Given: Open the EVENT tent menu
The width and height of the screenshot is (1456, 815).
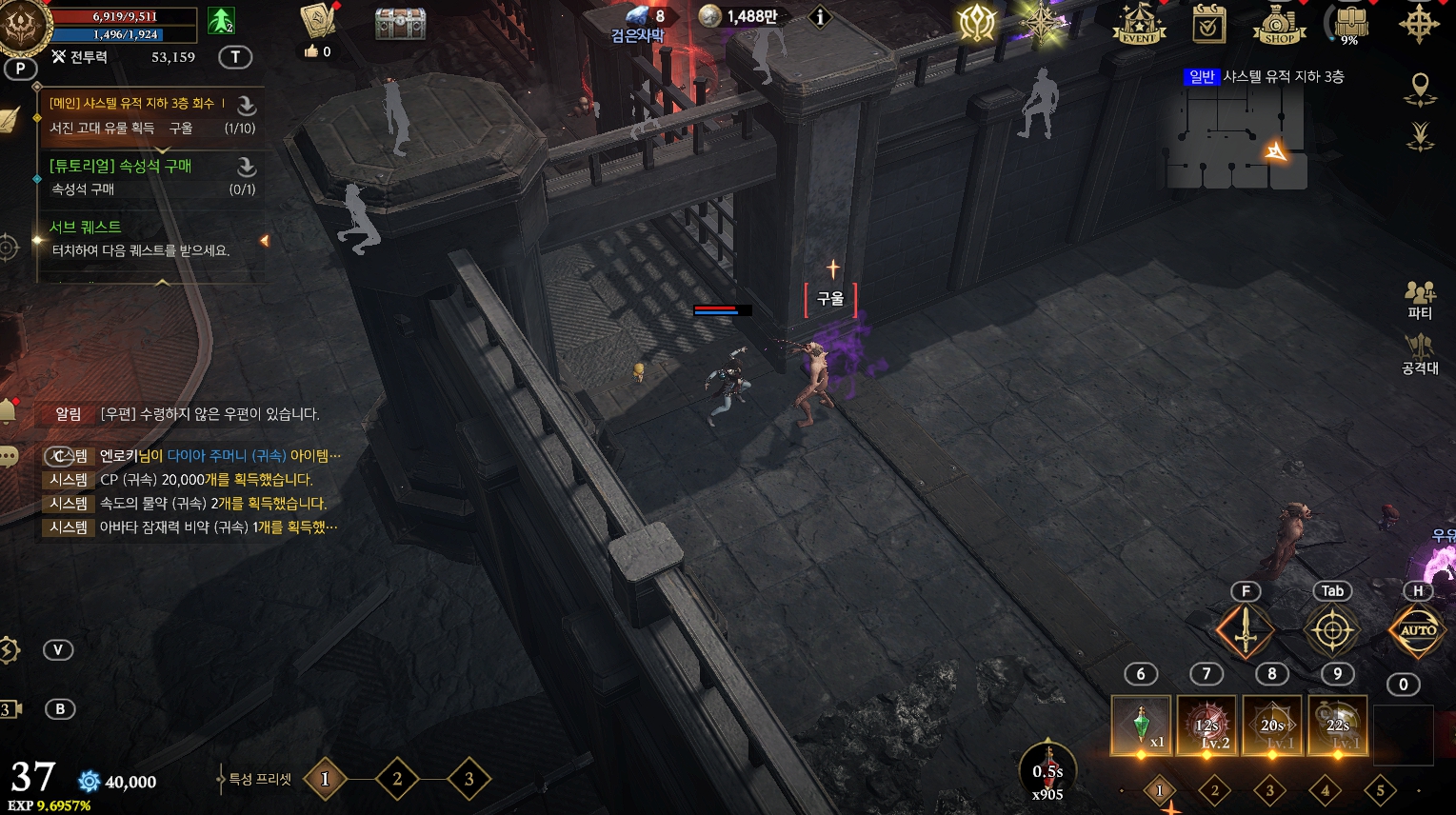Looking at the screenshot, I should (1139, 24).
